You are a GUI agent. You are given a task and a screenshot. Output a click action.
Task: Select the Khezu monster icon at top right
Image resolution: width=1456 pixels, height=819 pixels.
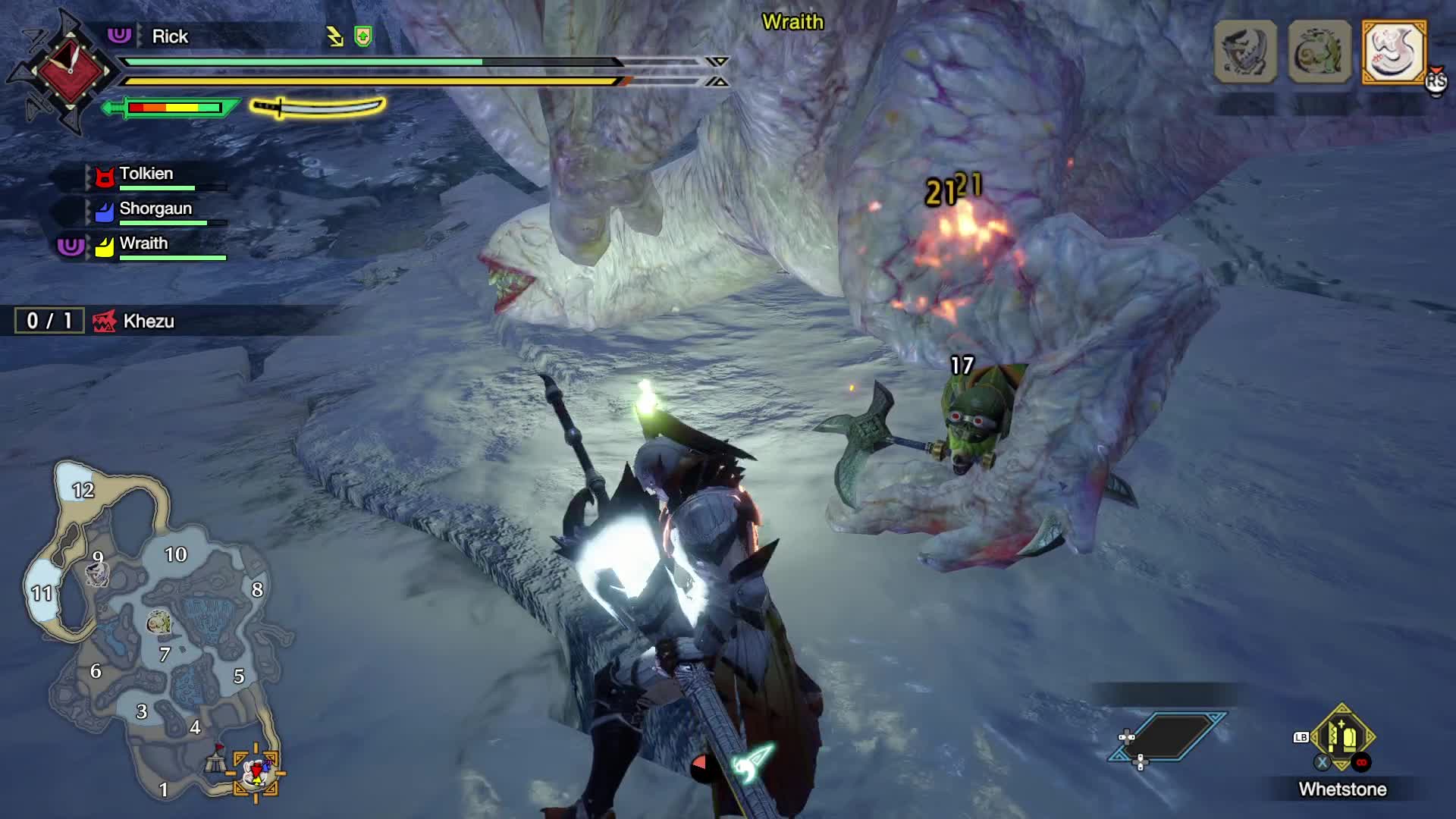(x=1394, y=52)
